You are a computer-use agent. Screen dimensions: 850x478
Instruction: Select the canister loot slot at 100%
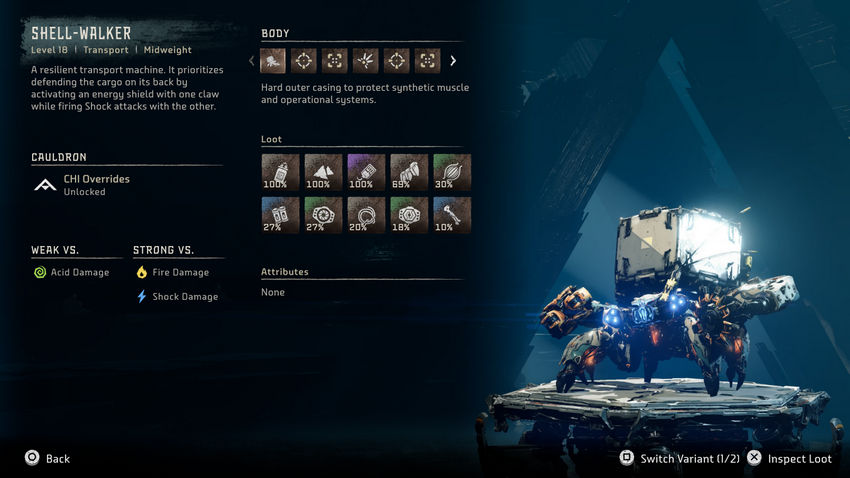pyautogui.click(x=279, y=172)
